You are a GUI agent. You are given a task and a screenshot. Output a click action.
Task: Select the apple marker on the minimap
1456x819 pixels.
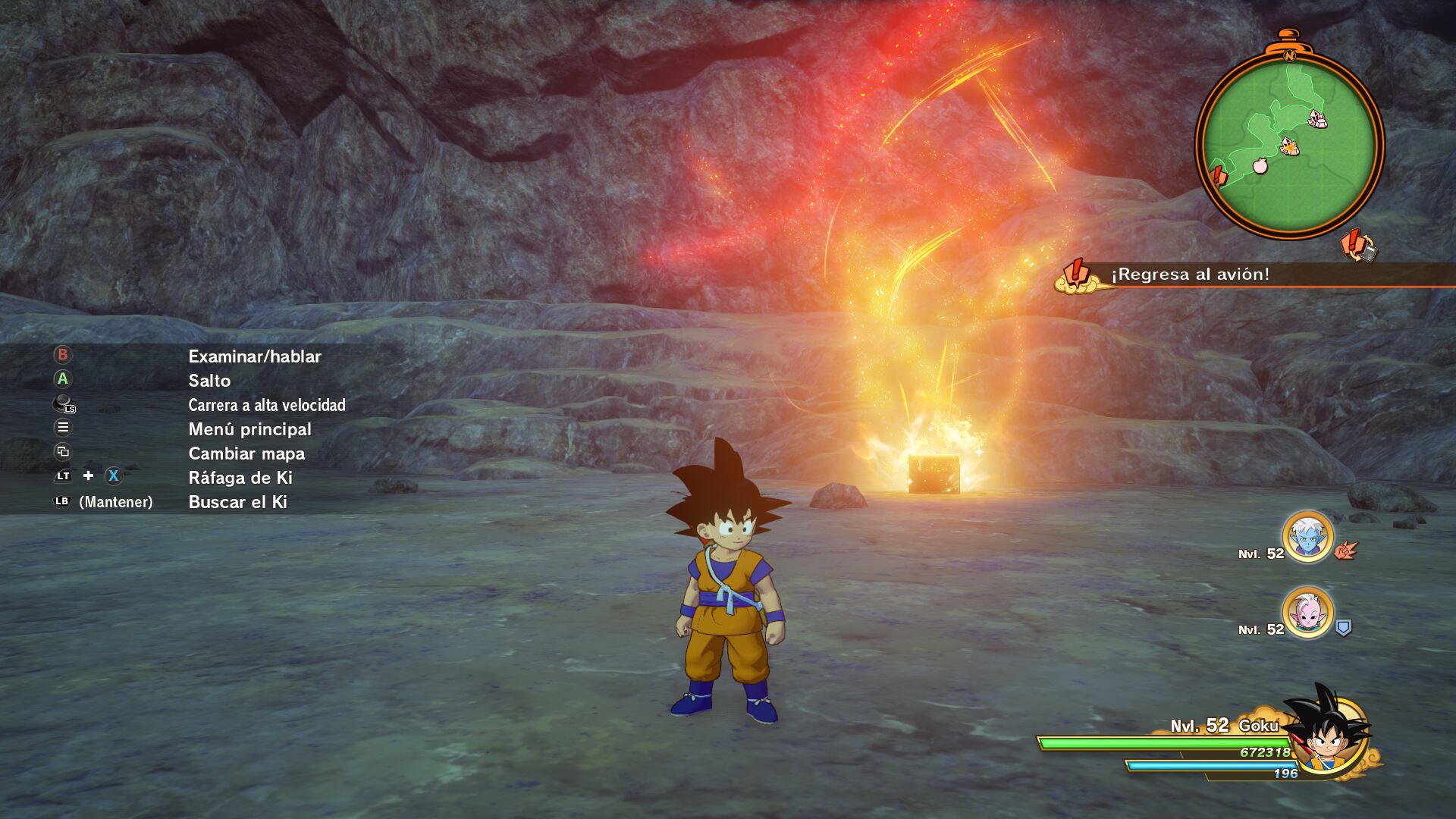[x=1260, y=165]
